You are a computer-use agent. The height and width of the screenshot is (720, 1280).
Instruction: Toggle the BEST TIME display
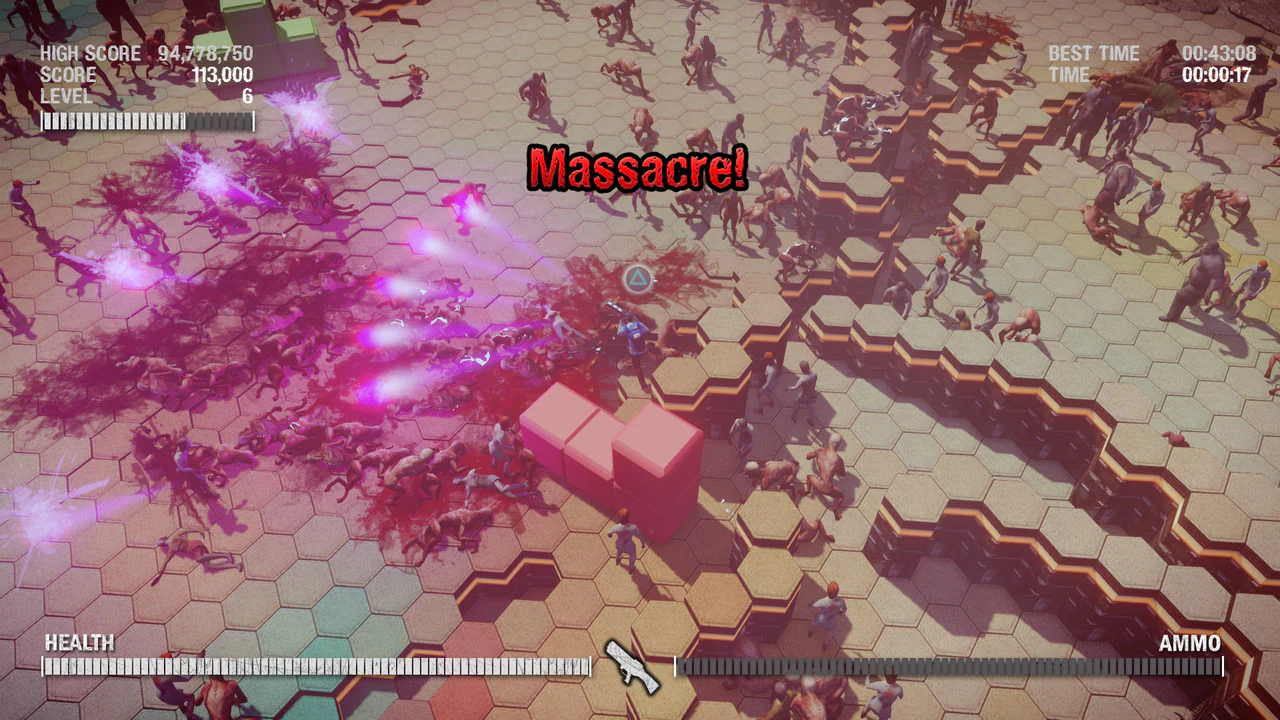click(x=1093, y=53)
